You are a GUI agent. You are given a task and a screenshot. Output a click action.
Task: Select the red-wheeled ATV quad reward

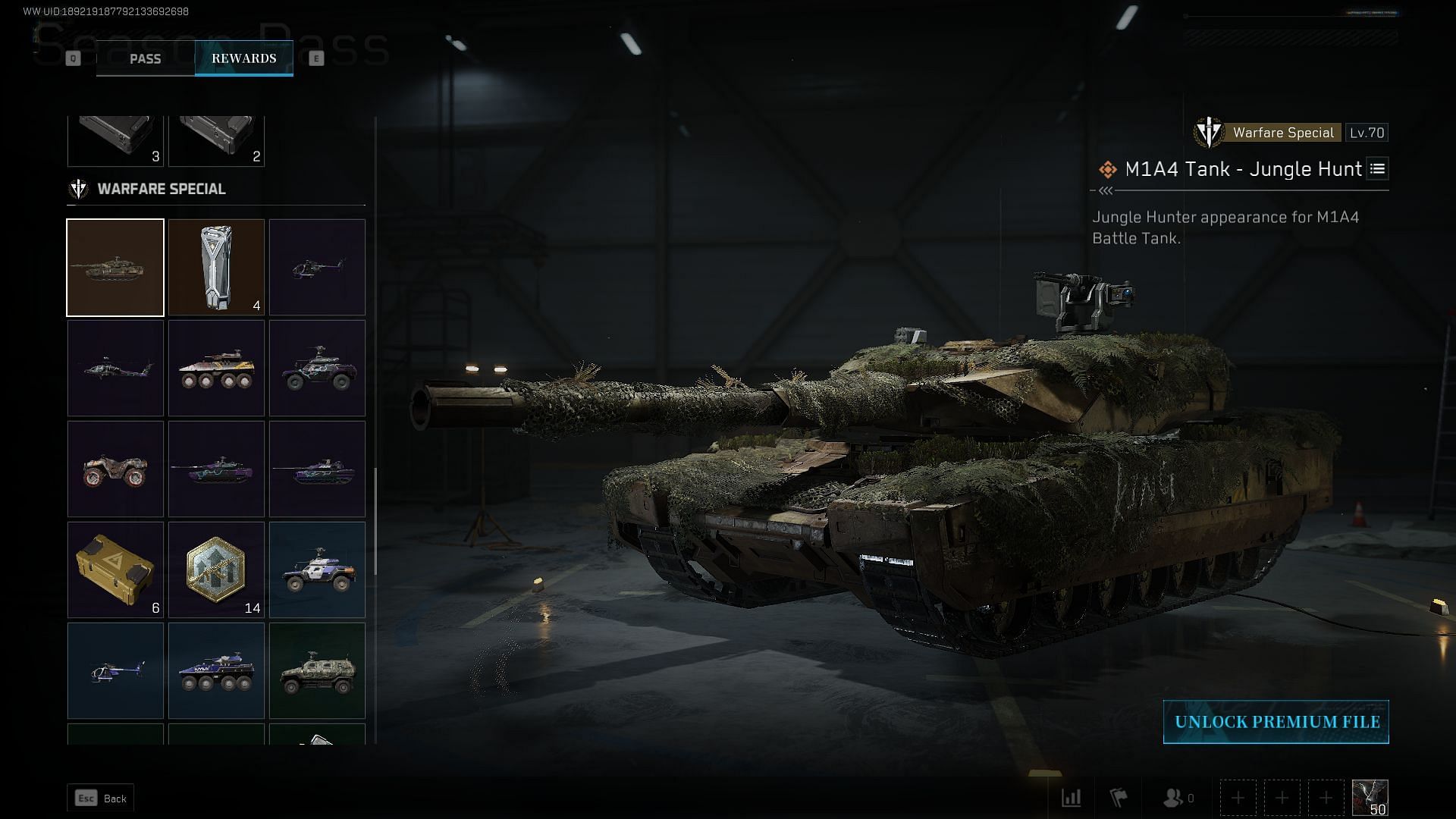pyautogui.click(x=115, y=469)
